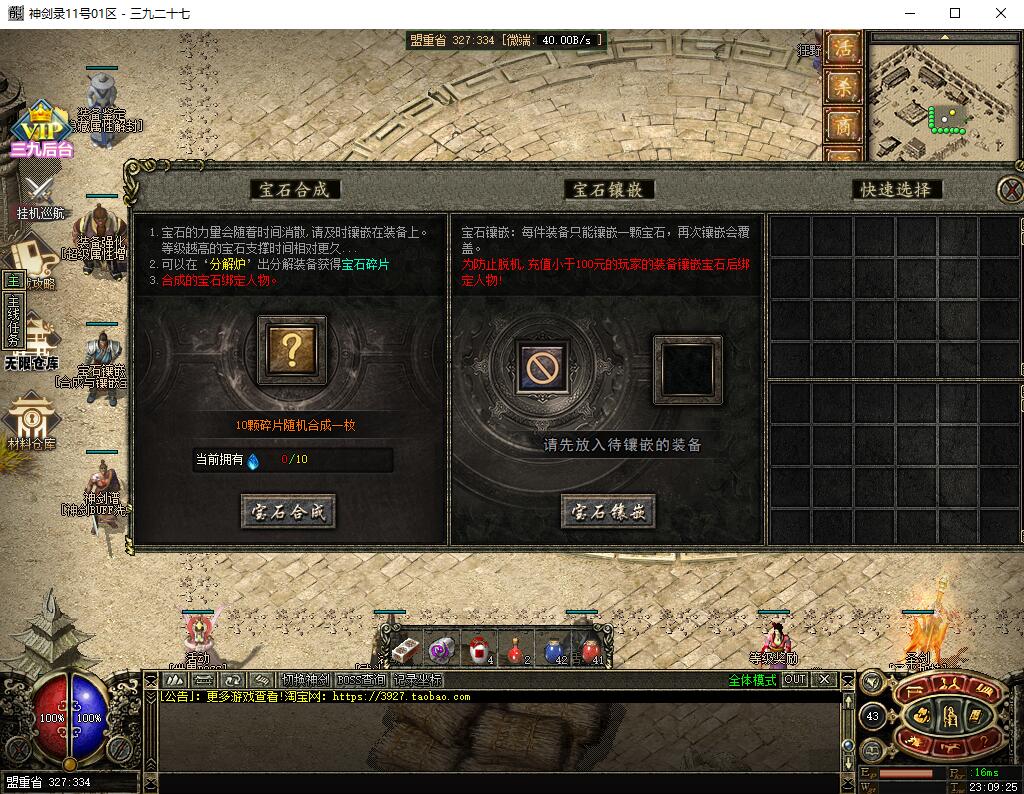Click the 宝石镶嵌 gem inlay button
The height and width of the screenshot is (794, 1024).
click(608, 512)
